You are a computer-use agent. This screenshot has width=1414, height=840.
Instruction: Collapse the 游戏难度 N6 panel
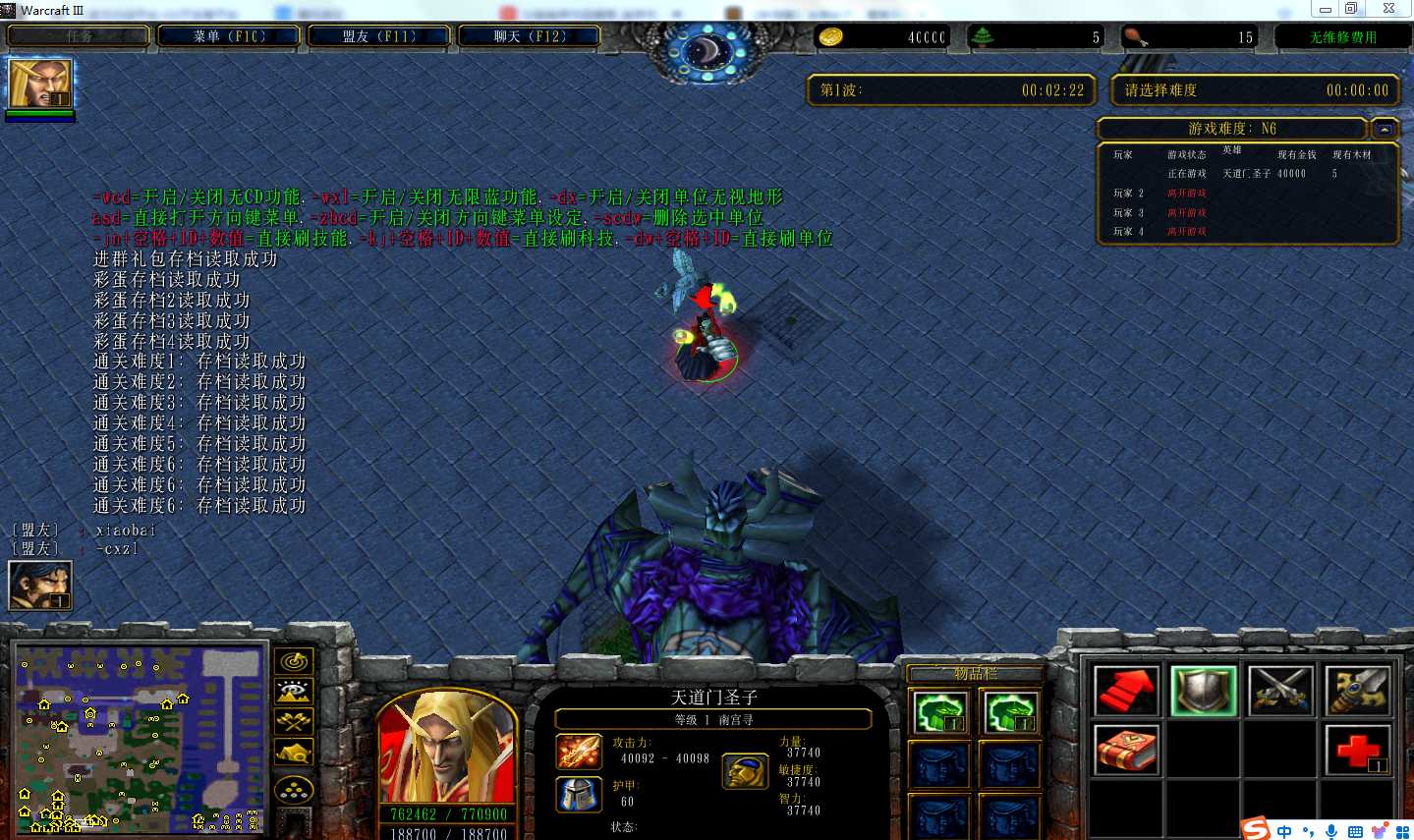pyautogui.click(x=1384, y=128)
